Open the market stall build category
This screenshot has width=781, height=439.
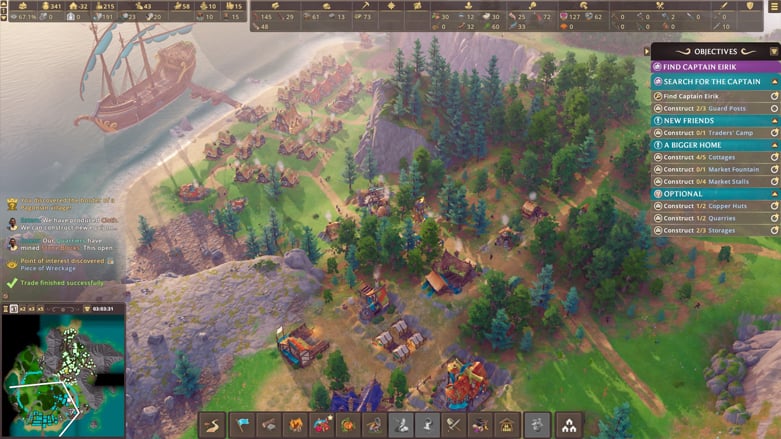click(x=506, y=425)
